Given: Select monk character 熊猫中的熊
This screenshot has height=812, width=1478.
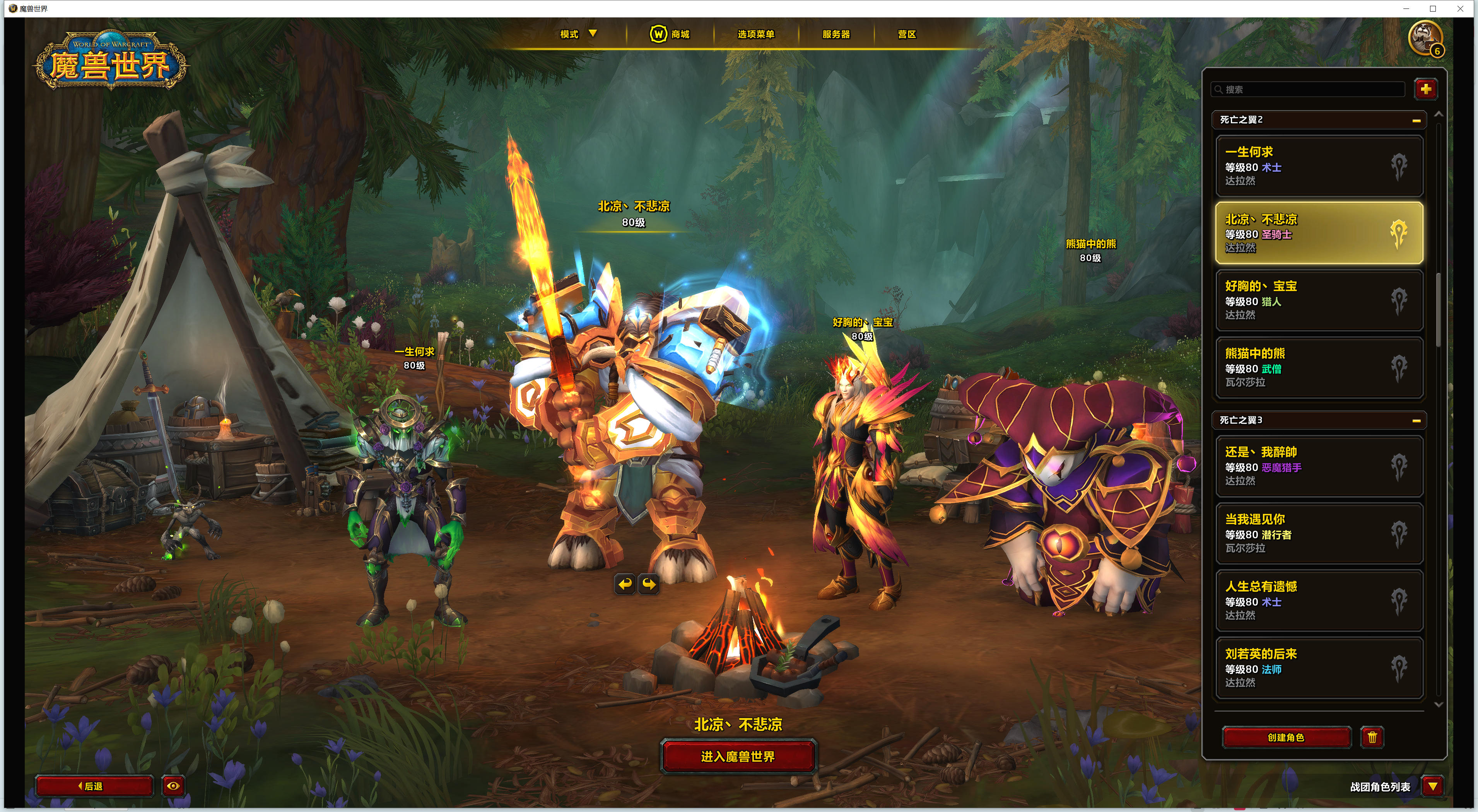Looking at the screenshot, I should coord(1319,367).
